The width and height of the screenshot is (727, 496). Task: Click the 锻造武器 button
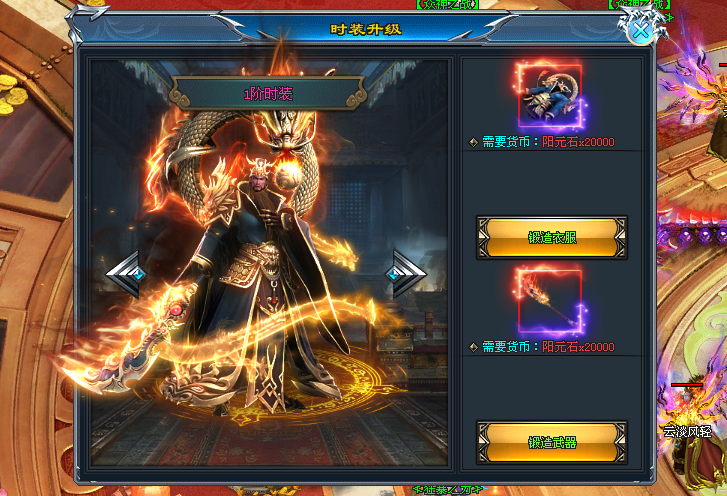pos(552,442)
